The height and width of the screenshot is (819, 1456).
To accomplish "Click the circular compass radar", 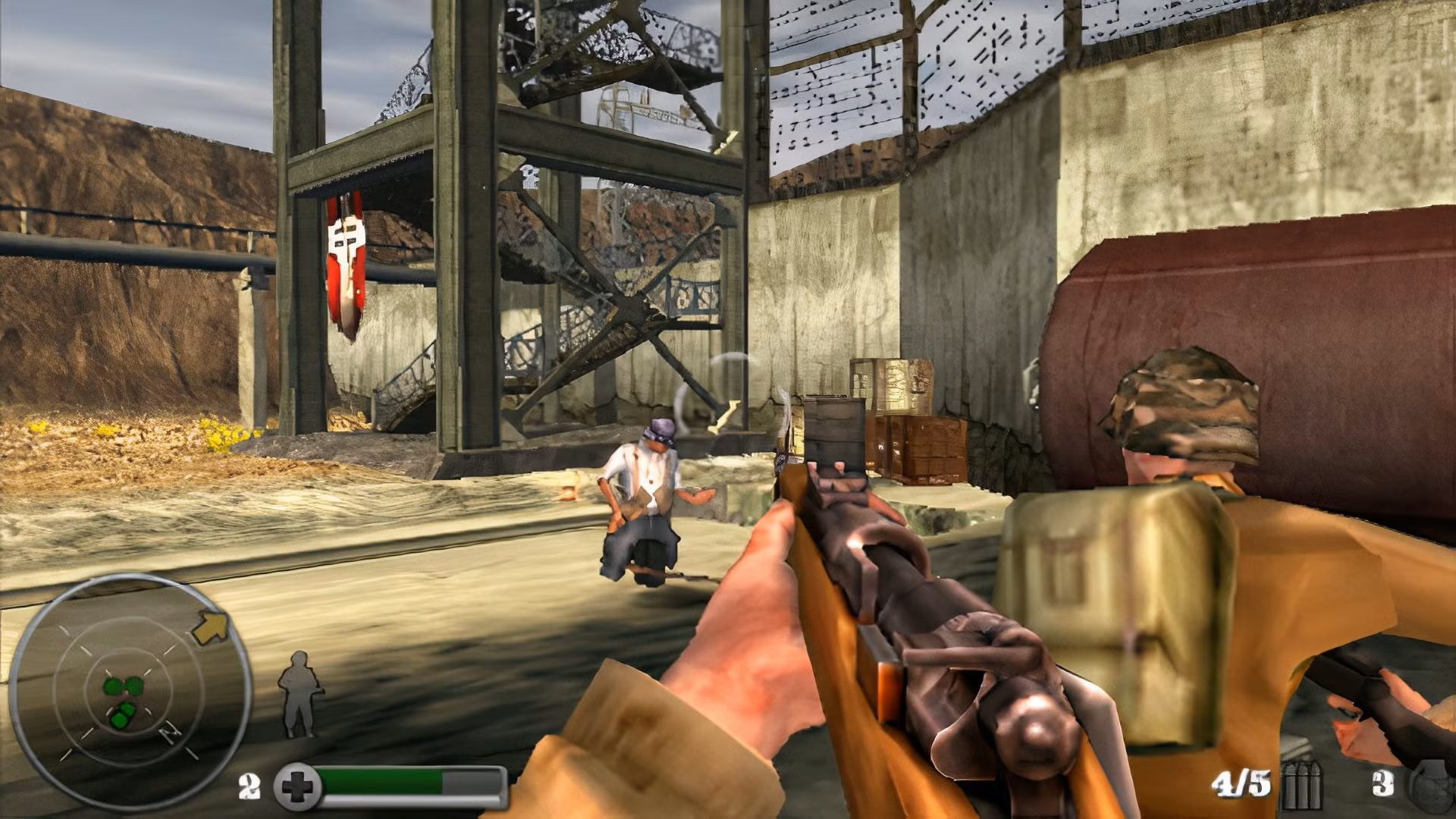I will click(x=130, y=690).
